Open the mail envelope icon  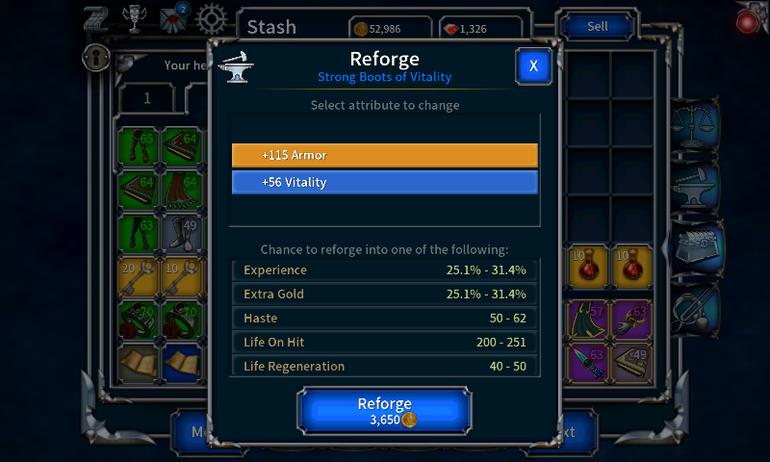click(x=174, y=20)
